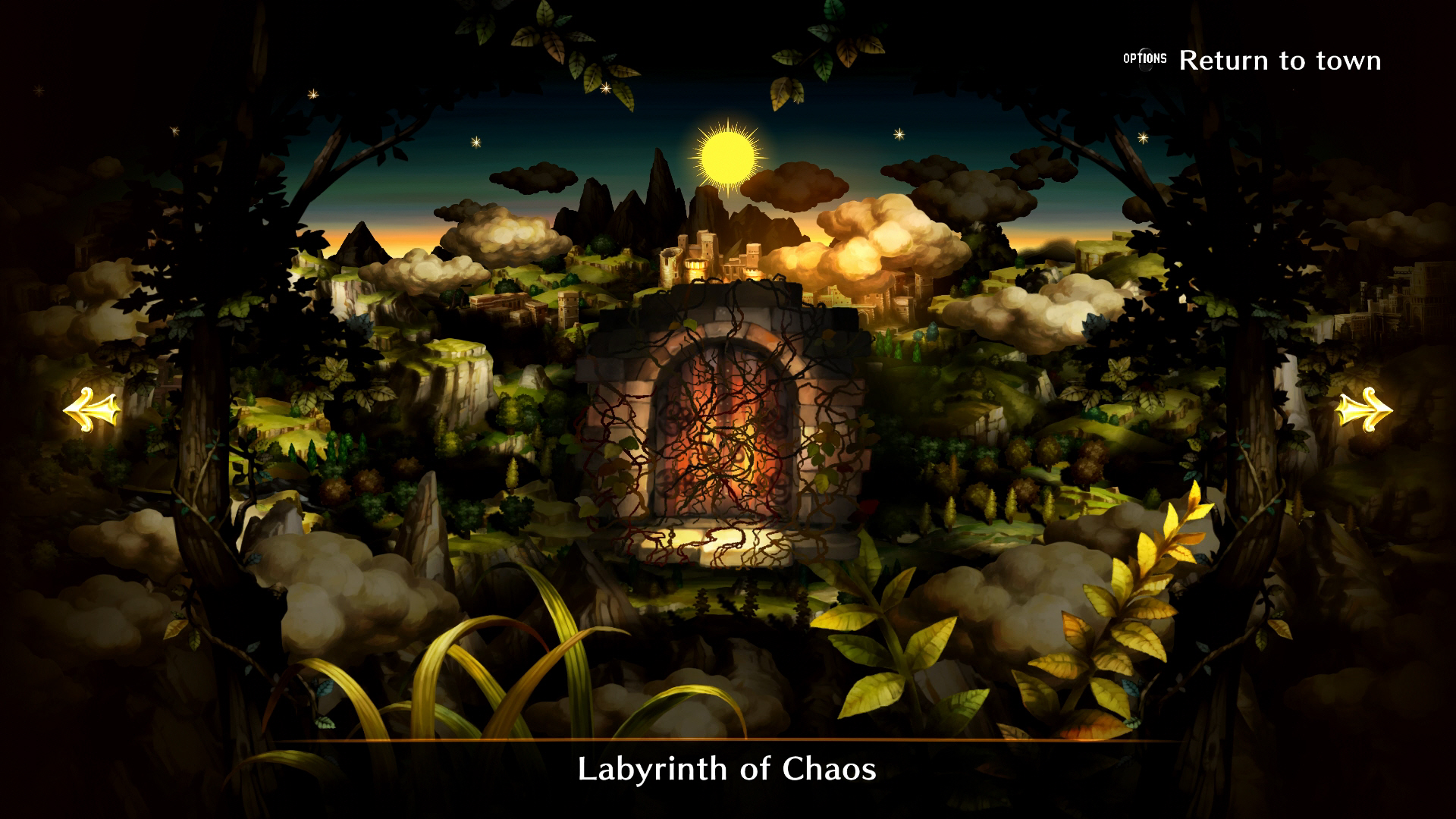The width and height of the screenshot is (1456, 819).
Task: Choose the Return to town menu entry
Action: pyautogui.click(x=1282, y=59)
